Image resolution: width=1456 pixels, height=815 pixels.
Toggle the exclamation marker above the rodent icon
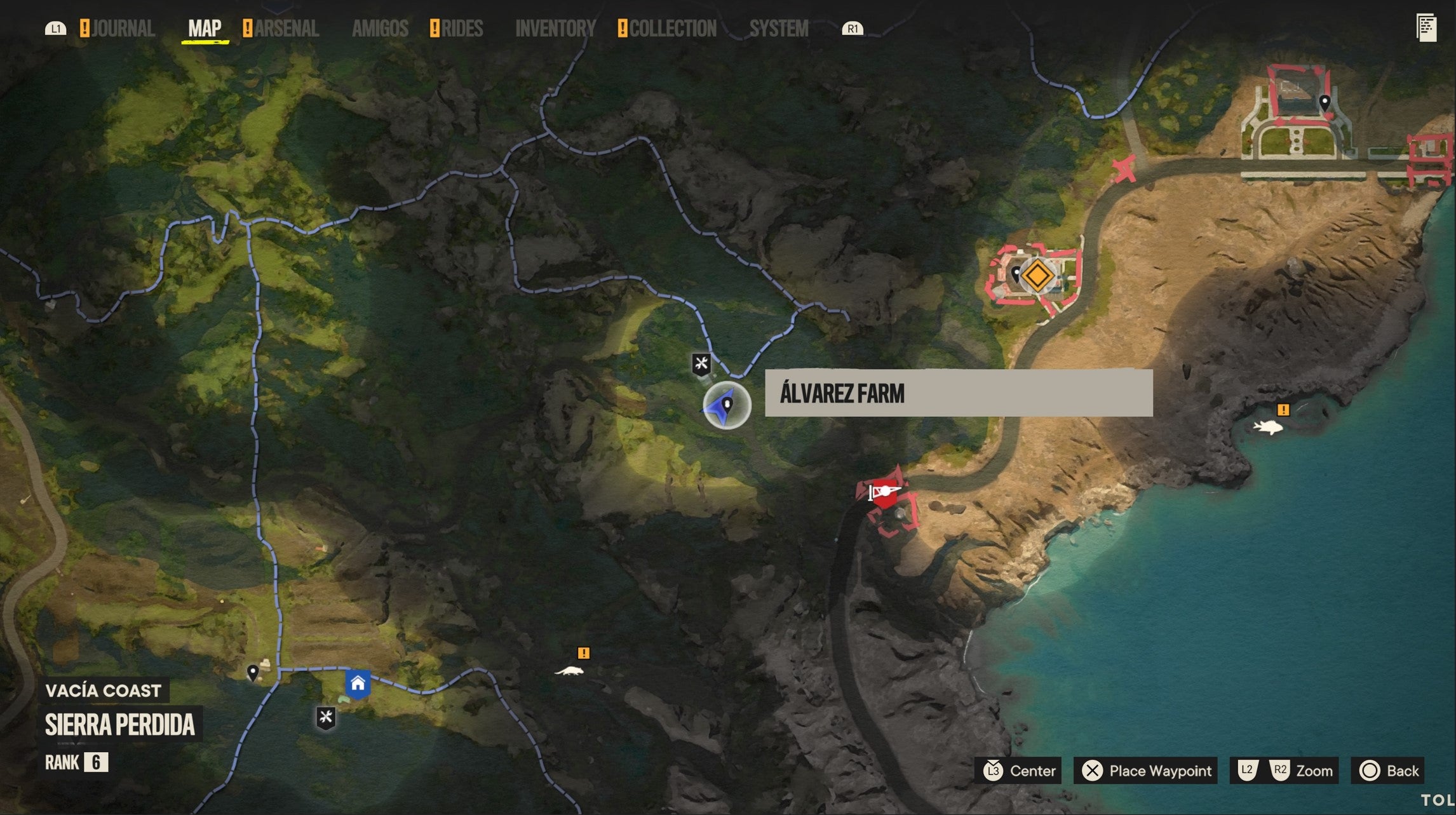click(x=584, y=652)
